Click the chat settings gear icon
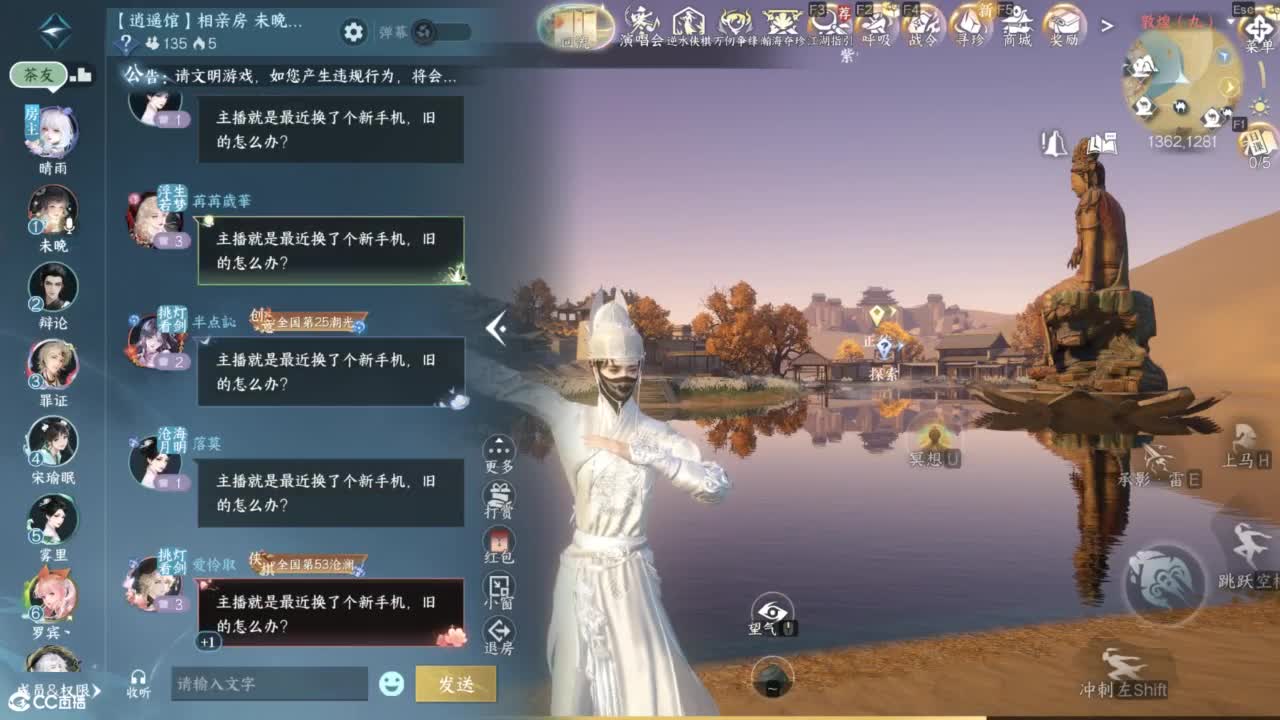The image size is (1280, 720). (353, 30)
